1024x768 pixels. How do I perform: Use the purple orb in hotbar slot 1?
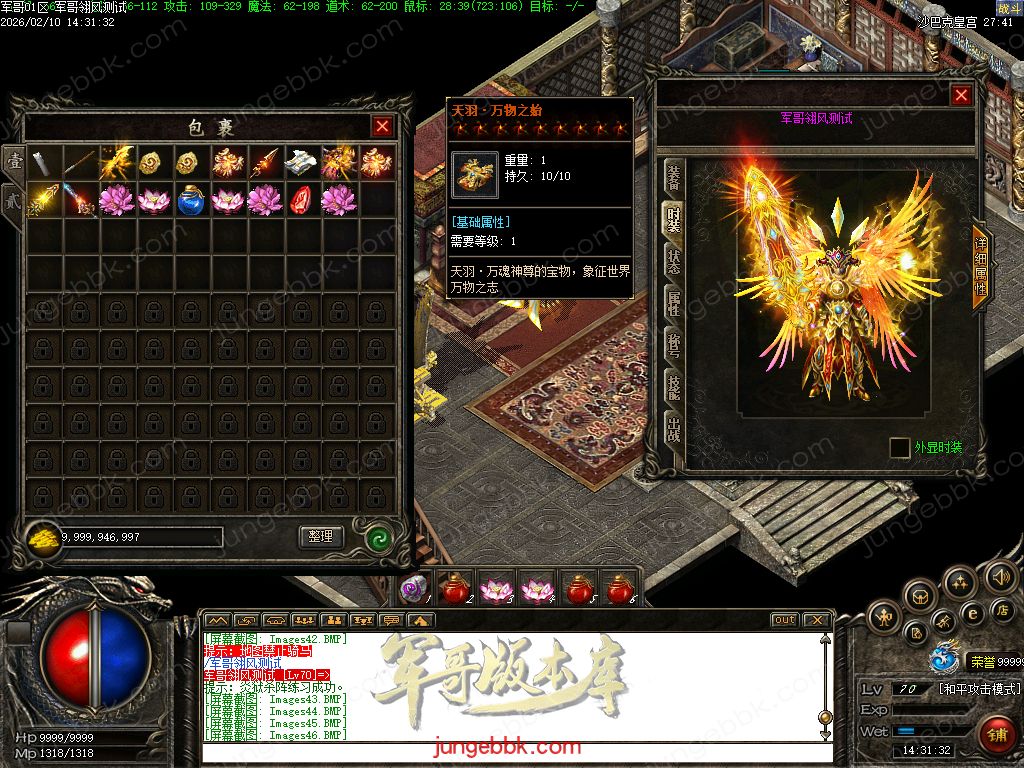click(413, 590)
